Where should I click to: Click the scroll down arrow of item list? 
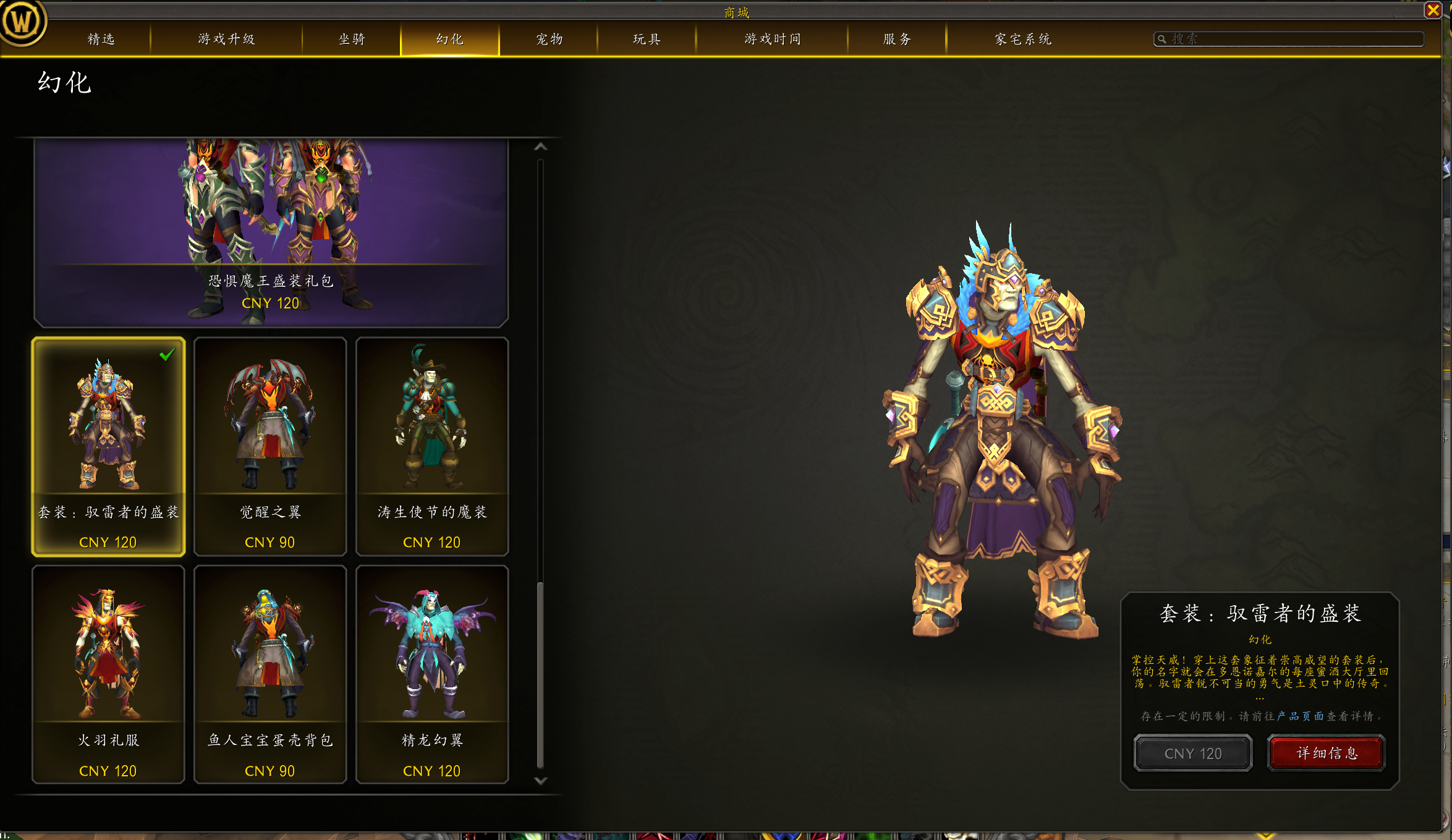pyautogui.click(x=541, y=781)
